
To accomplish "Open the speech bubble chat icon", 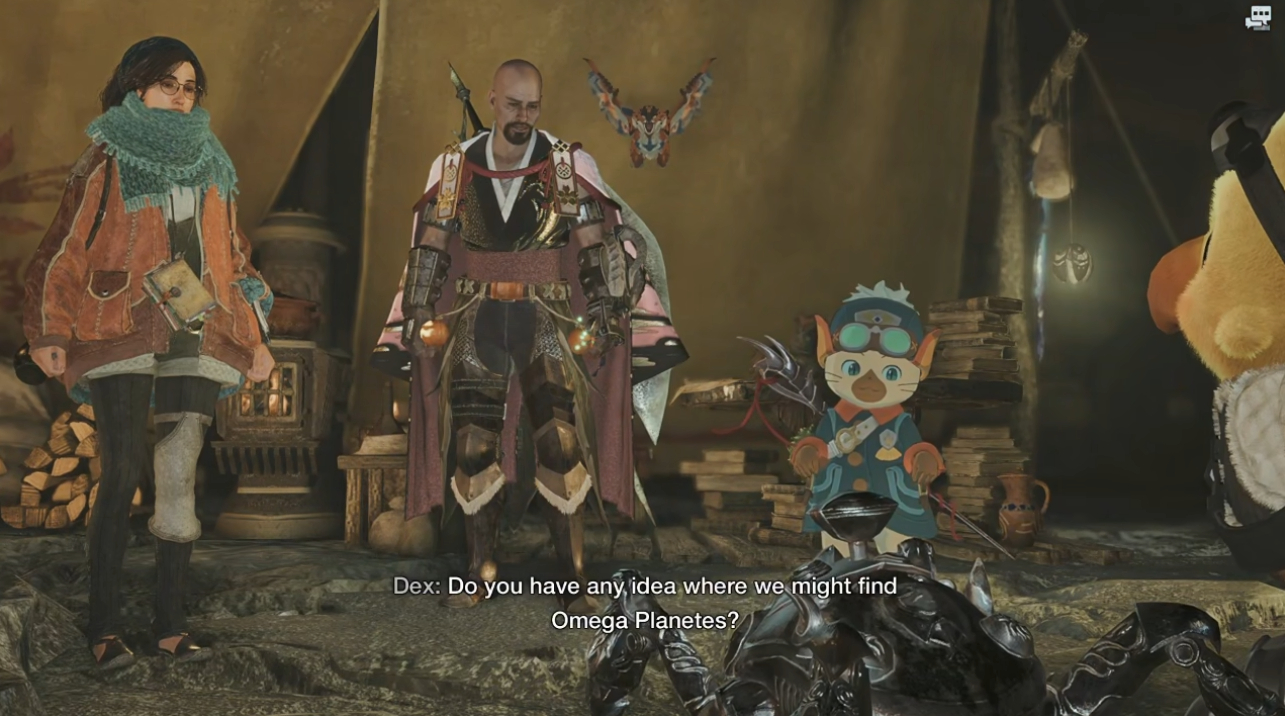I will click(1257, 18).
